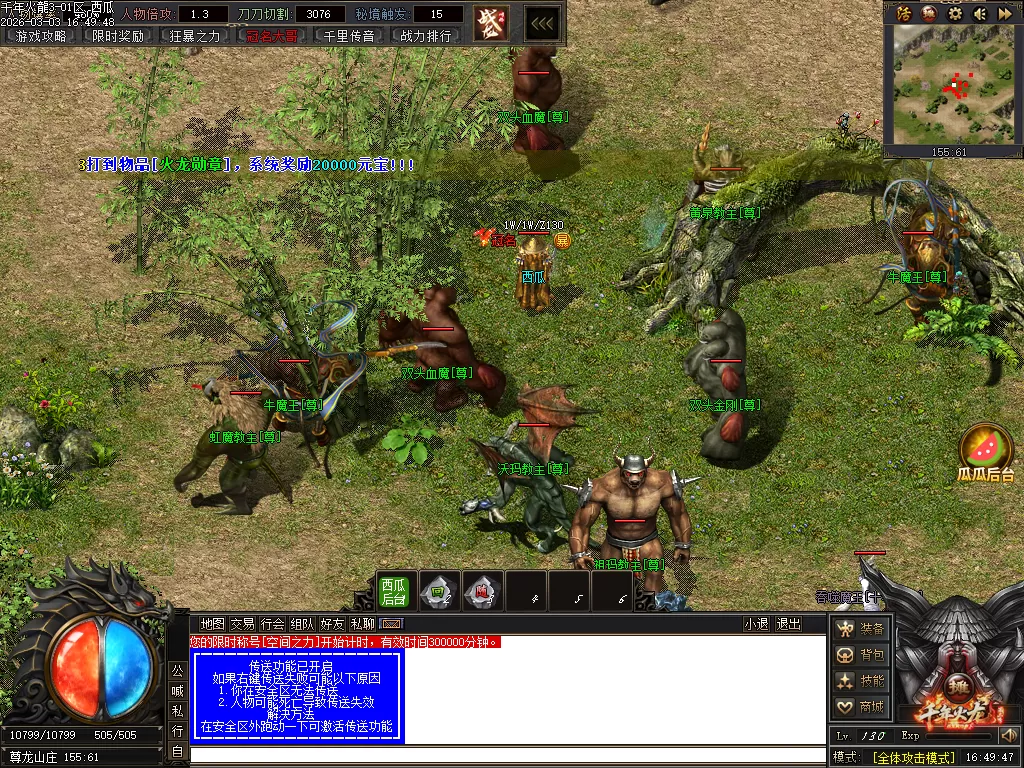
Task: Click the 狂暴之力 button
Action: [195, 36]
